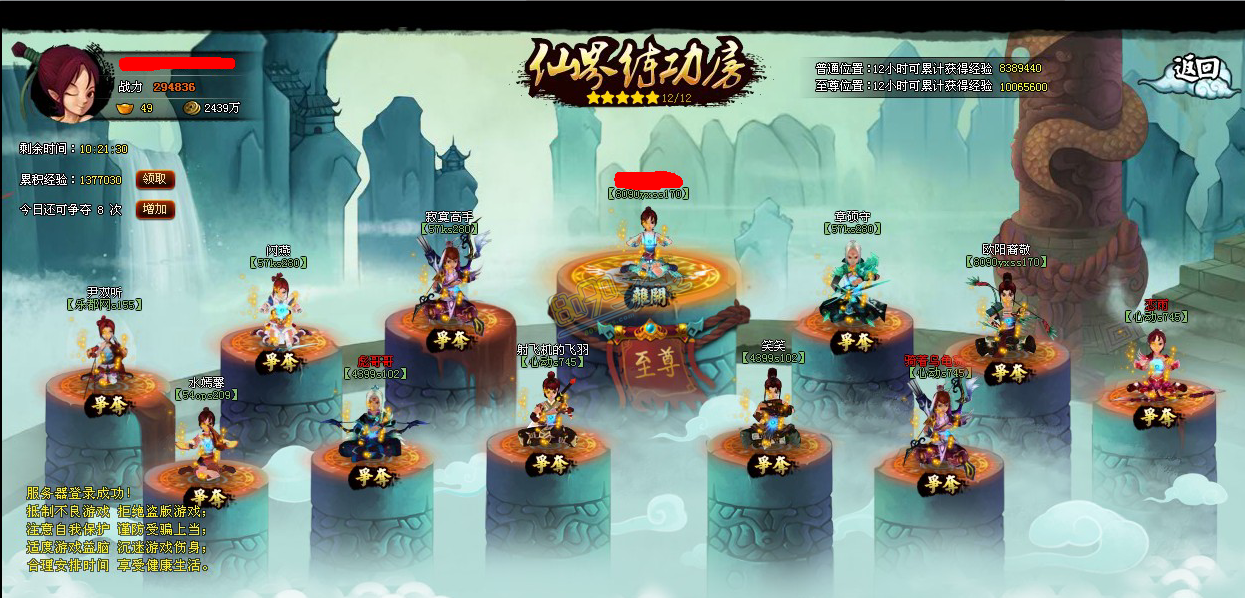Contest the platform held by 章硕守
Screen dimensions: 1245x598
point(855,342)
